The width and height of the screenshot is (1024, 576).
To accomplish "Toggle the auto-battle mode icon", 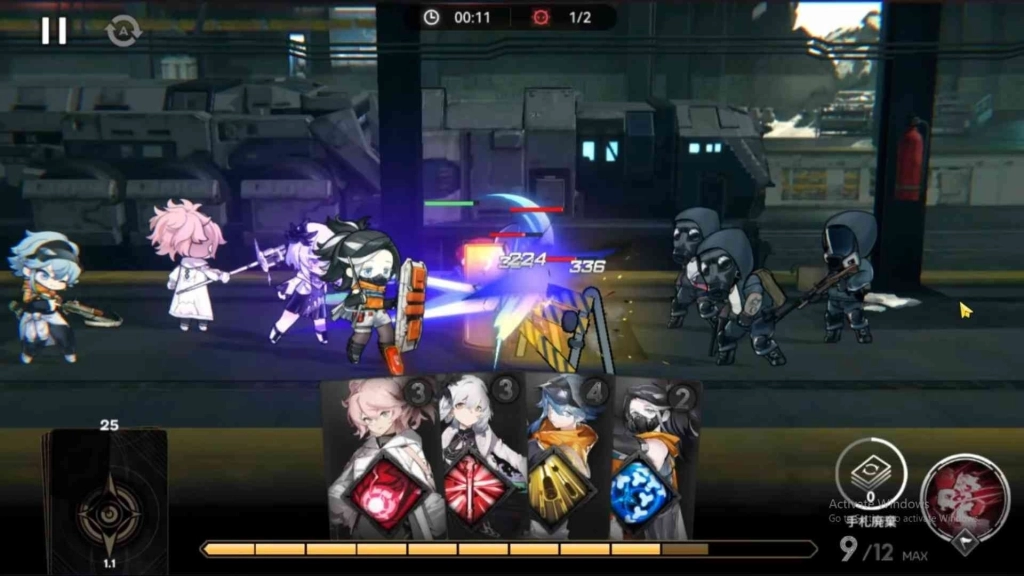I will click(x=124, y=31).
